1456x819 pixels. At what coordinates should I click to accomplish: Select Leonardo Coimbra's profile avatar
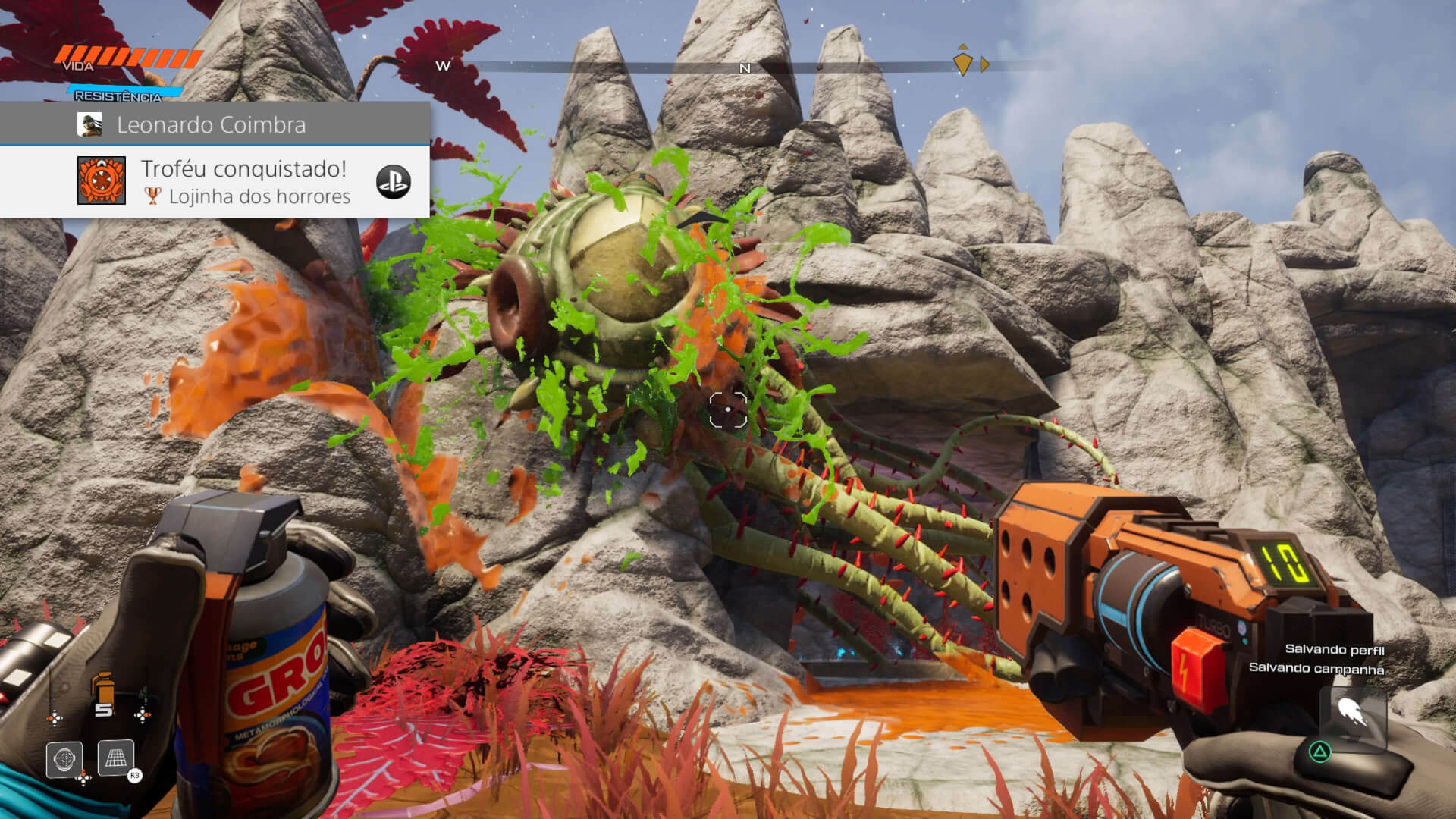click(89, 124)
